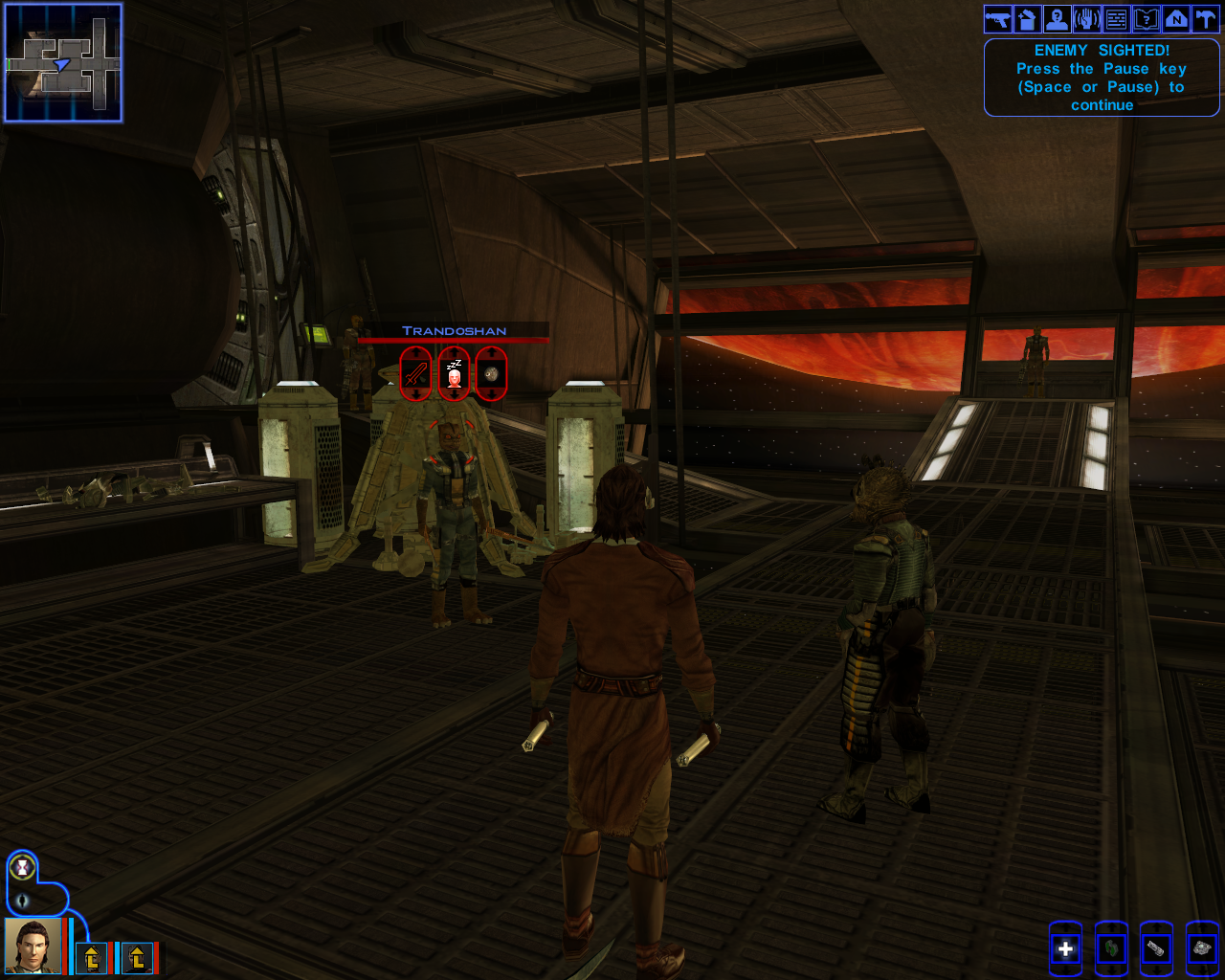The width and height of the screenshot is (1225, 980).
Task: Open the Abilities screen via the hand icon
Action: [1086, 17]
